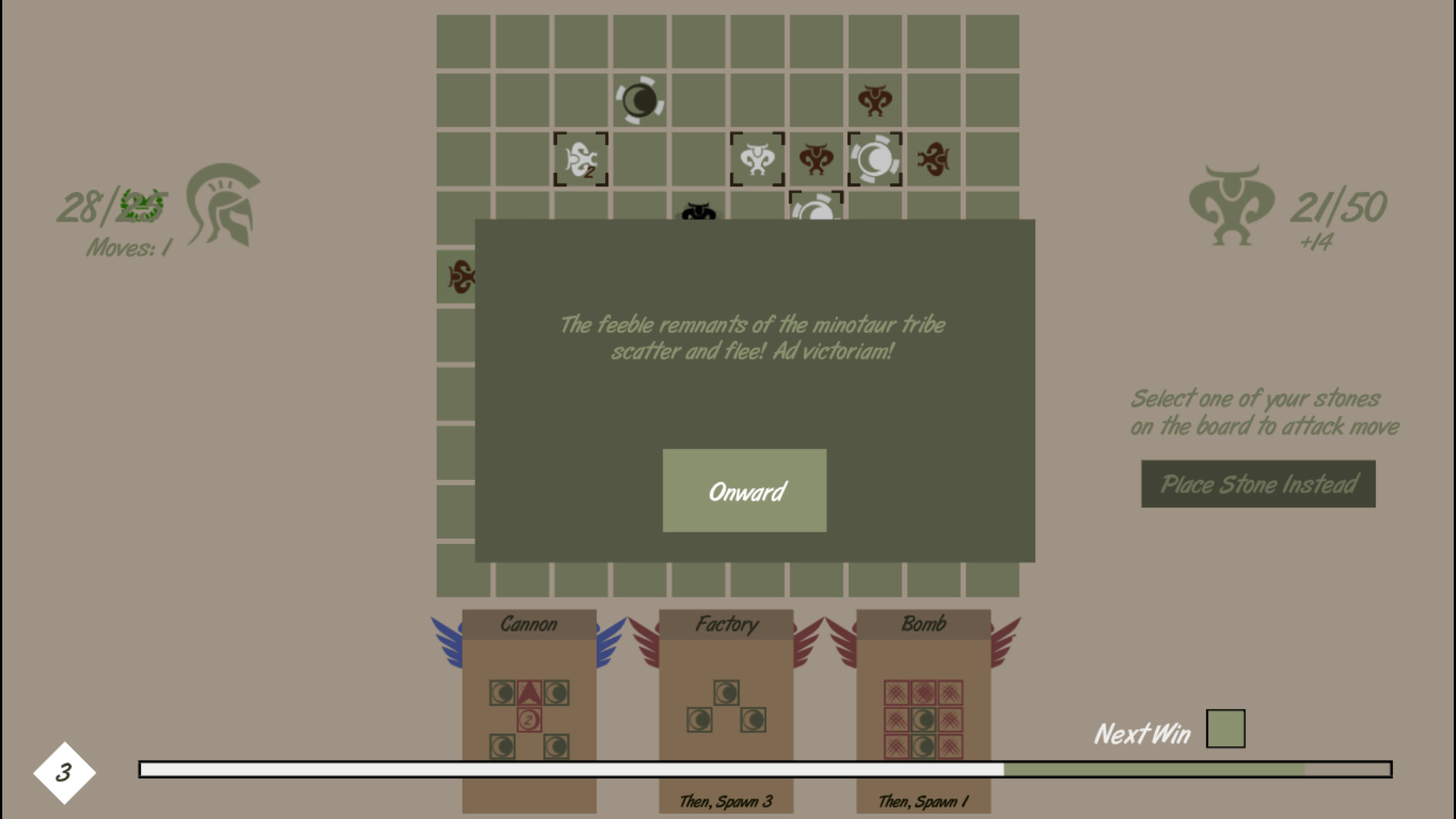Click the red minotaur stone in the upper-right area
Image resolution: width=1456 pixels, height=819 pixels.
pos(874,99)
